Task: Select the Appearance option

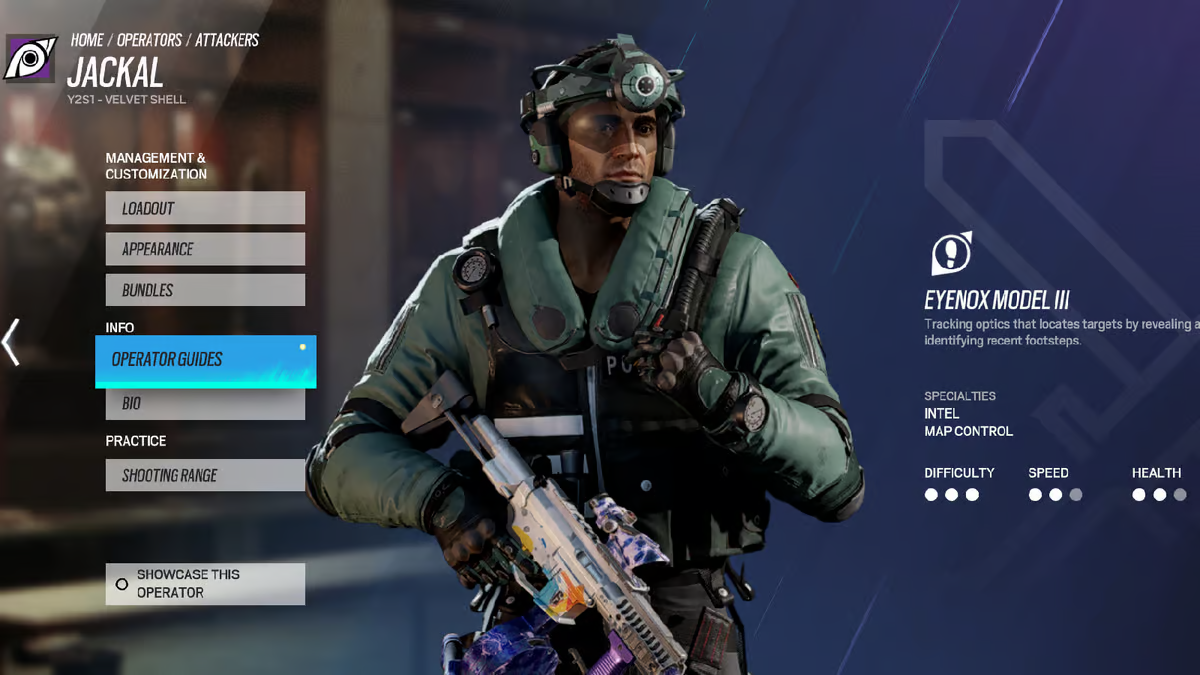Action: pos(205,249)
